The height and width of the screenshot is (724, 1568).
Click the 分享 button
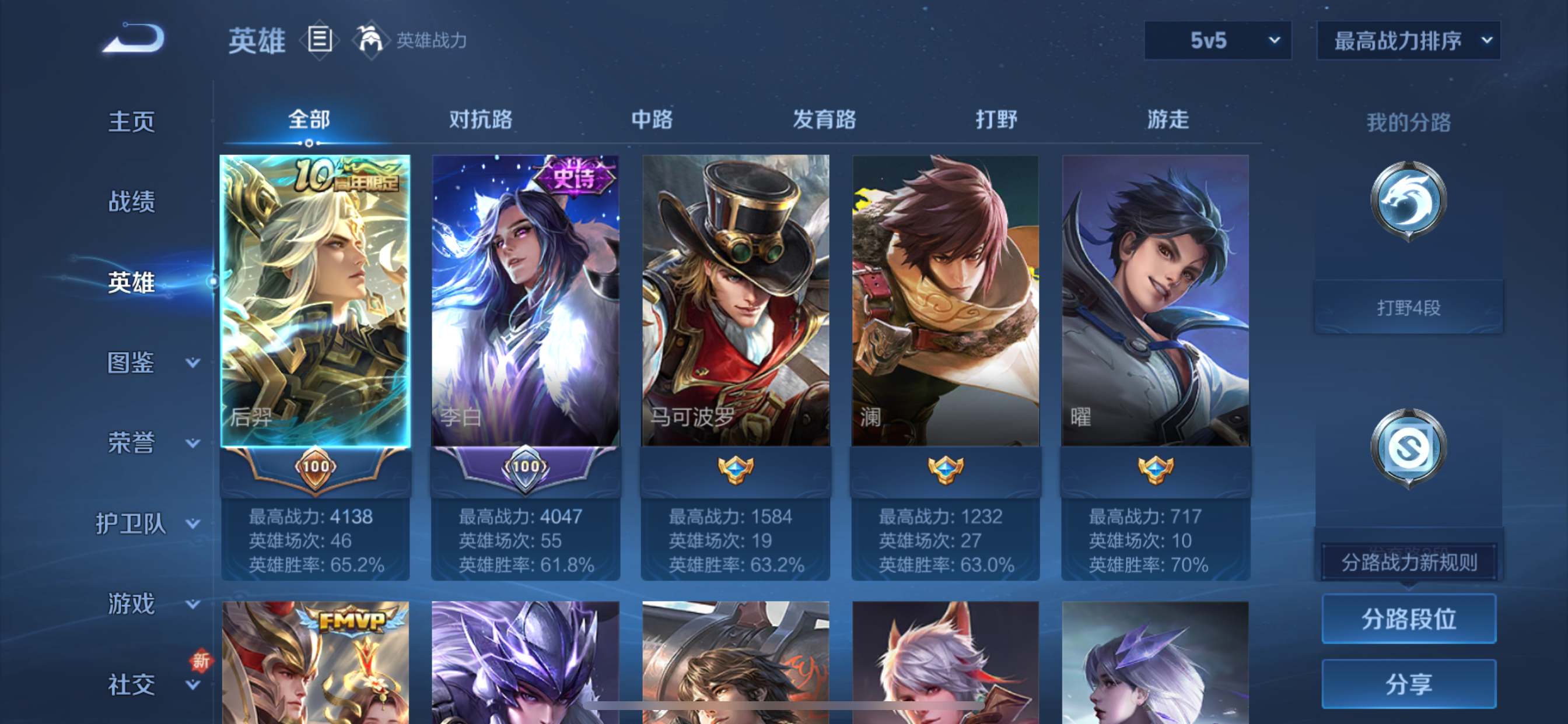(1408, 683)
